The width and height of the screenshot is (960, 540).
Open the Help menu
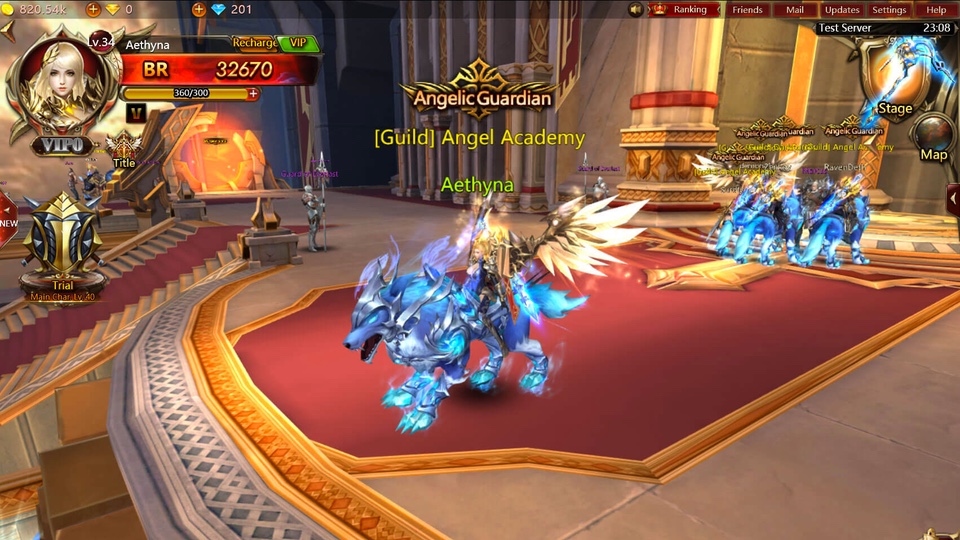936,10
